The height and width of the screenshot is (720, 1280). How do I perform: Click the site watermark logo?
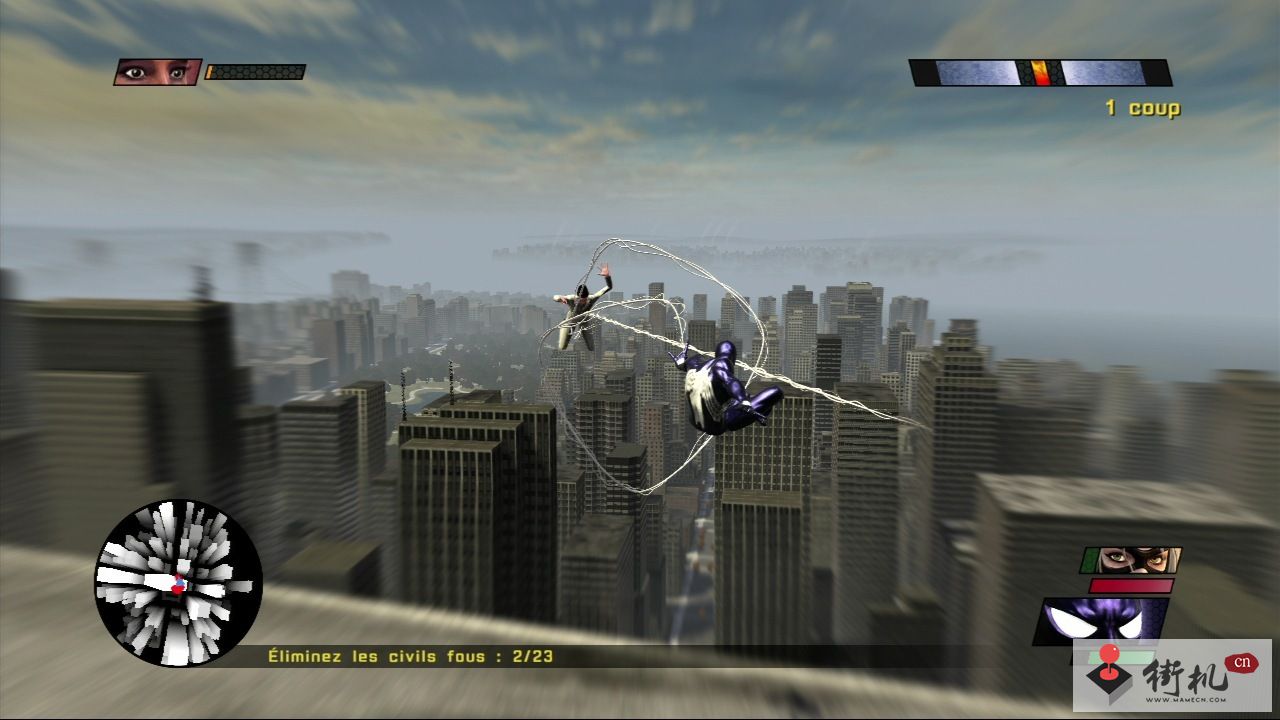(x=1171, y=675)
